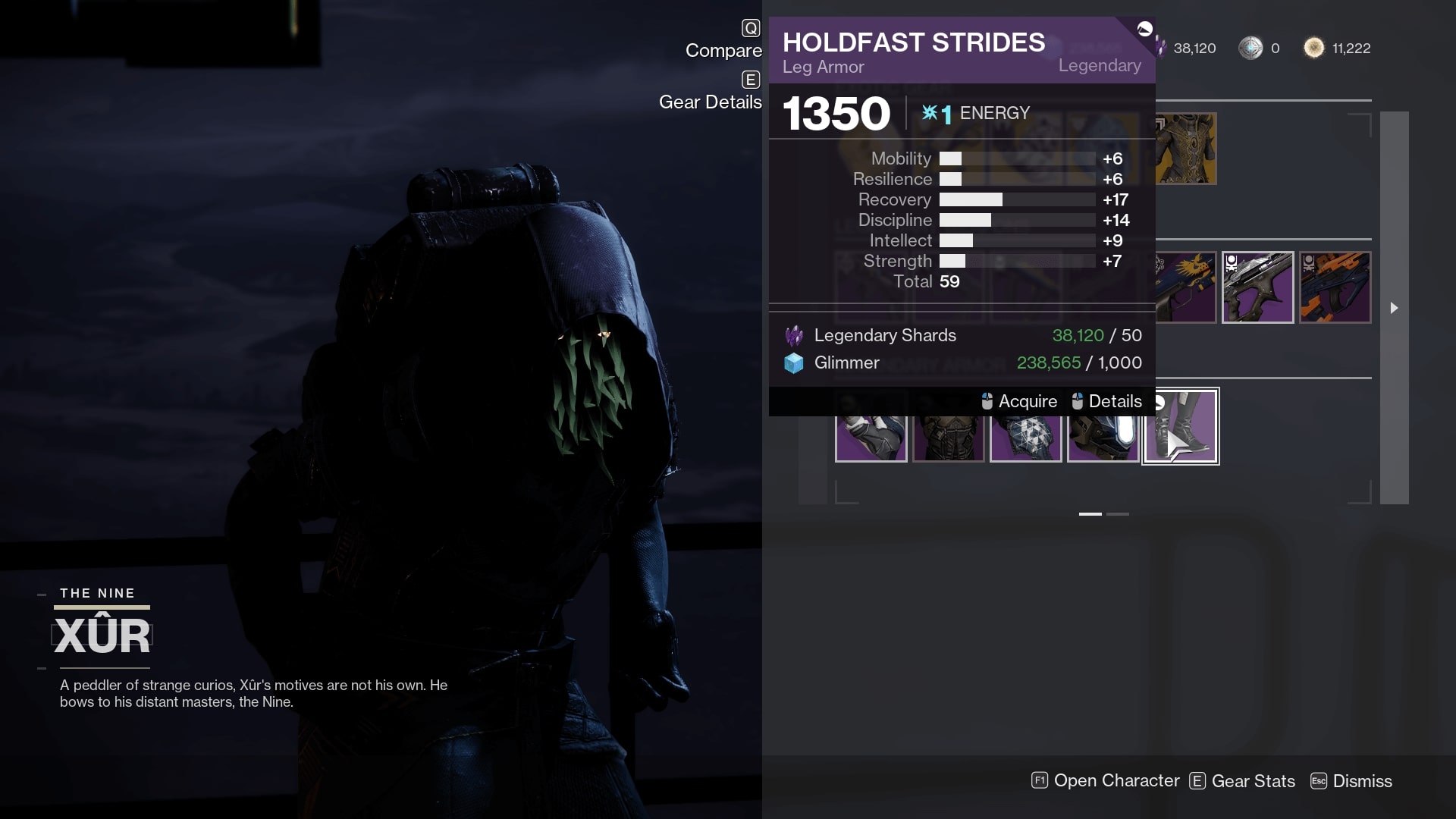1456x819 pixels.
Task: Select the highlighted Holdfast Strides boots thumbnail
Action: pyautogui.click(x=1180, y=425)
